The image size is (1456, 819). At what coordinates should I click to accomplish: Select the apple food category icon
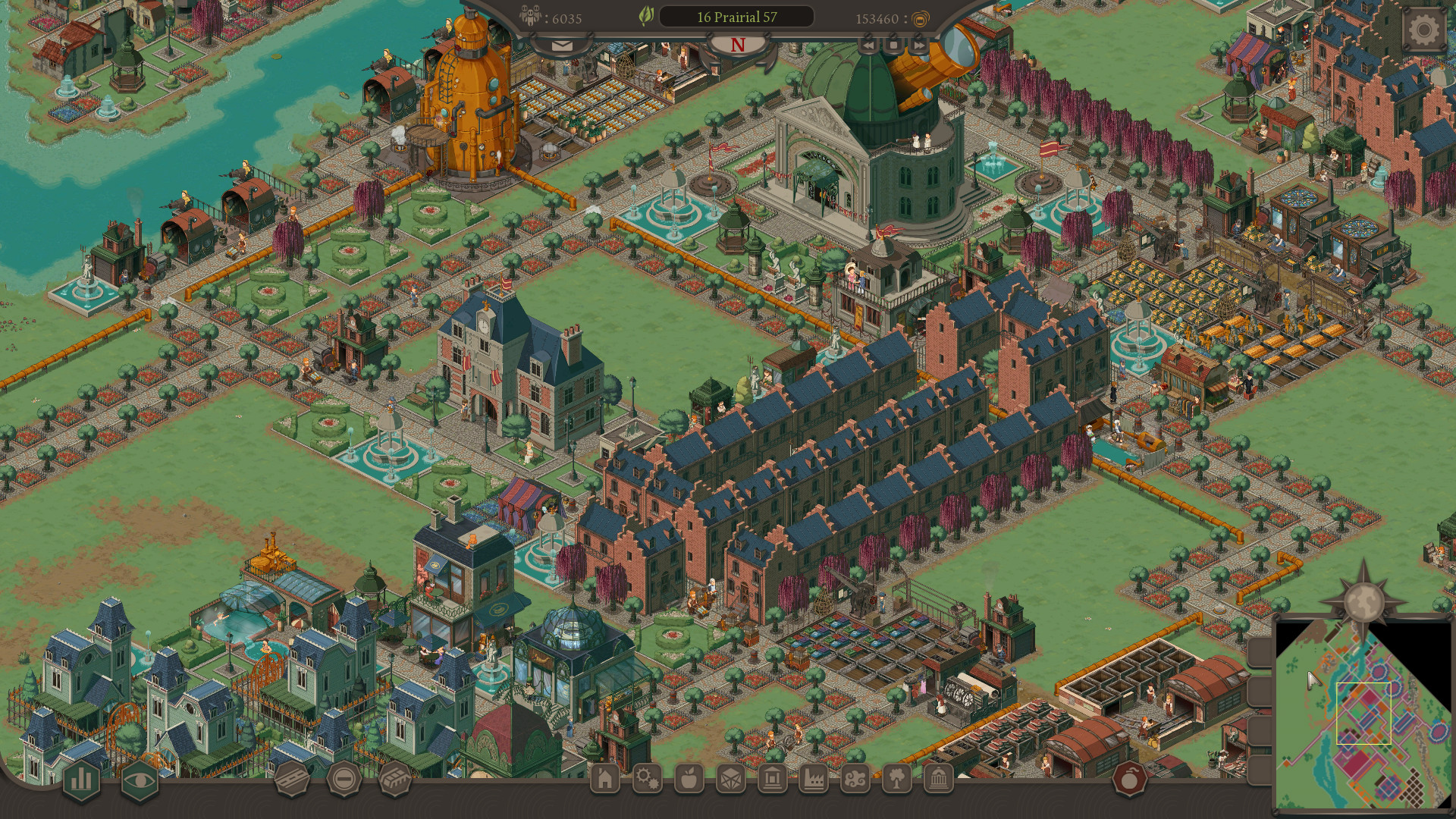pos(689,779)
